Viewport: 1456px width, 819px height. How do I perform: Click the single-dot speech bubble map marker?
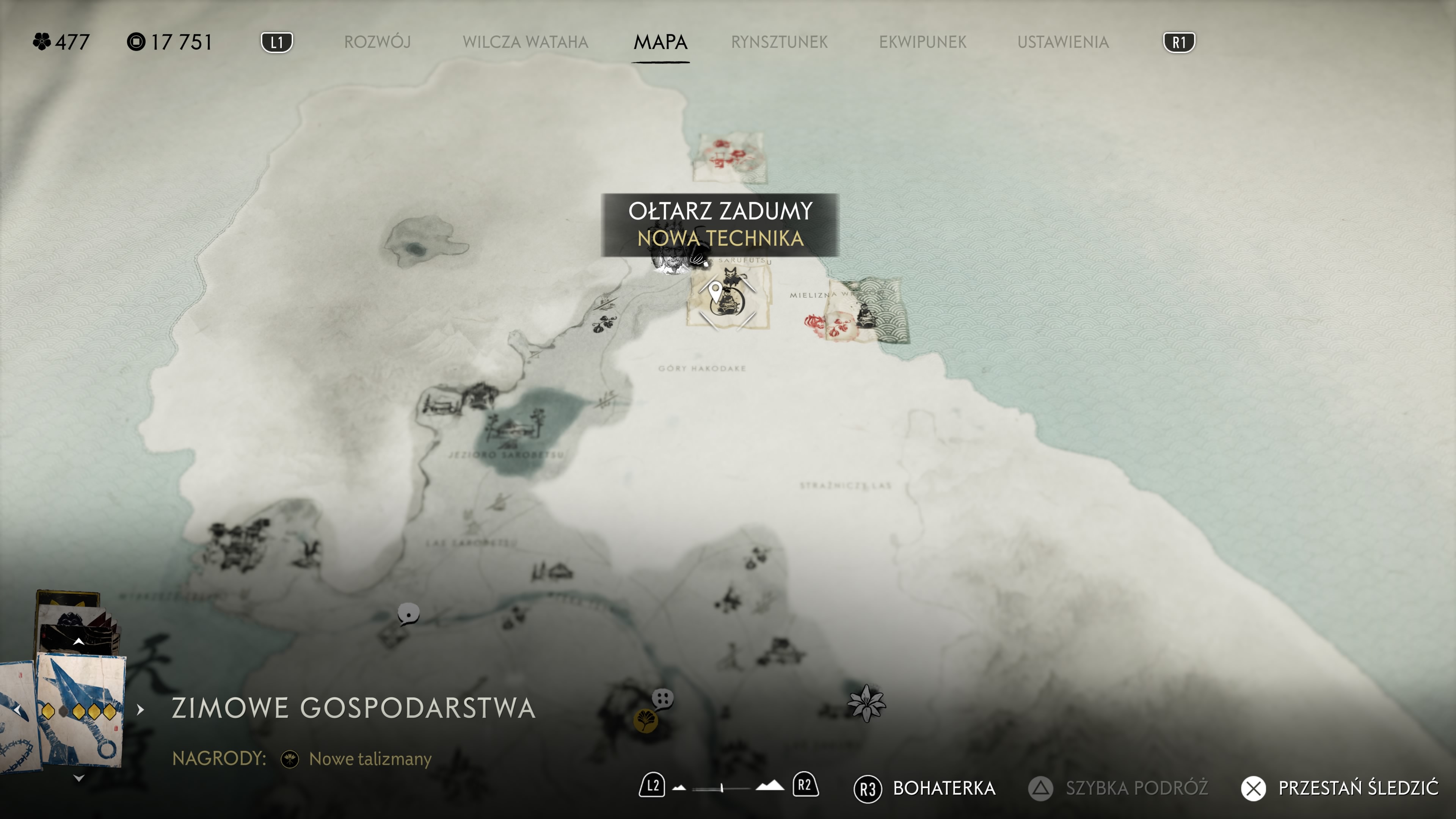point(408,614)
